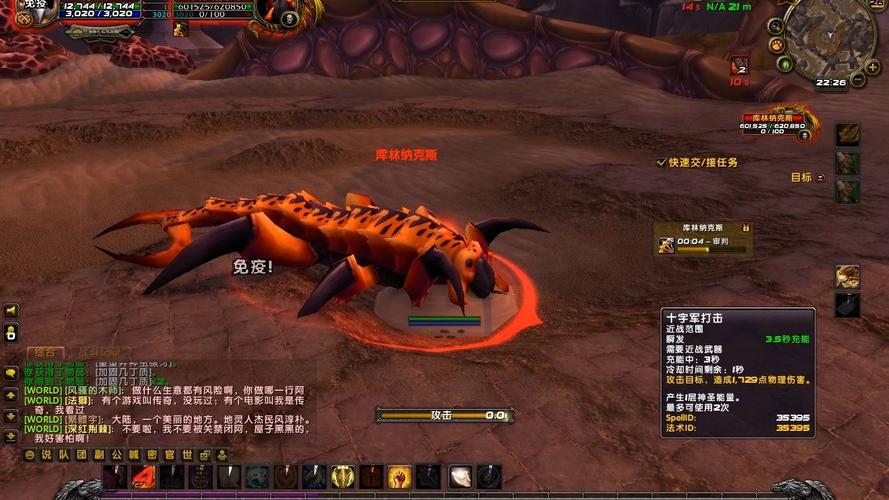Select the 队 (party) chat channel button

pos(62,455)
